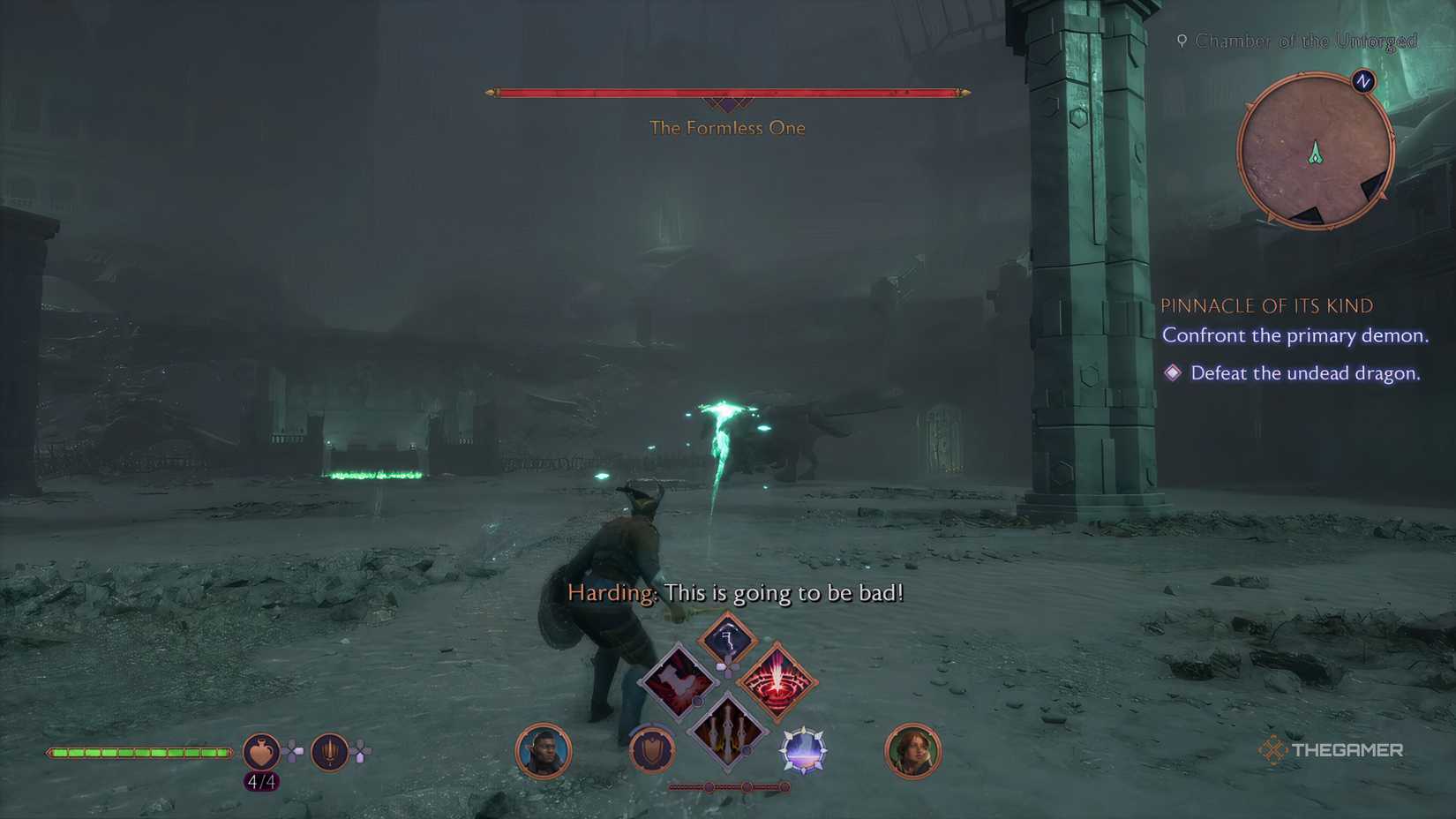Screen dimensions: 1456x819
Task: Check the diamond marker for the undead dragon objective
Action: (x=1174, y=372)
